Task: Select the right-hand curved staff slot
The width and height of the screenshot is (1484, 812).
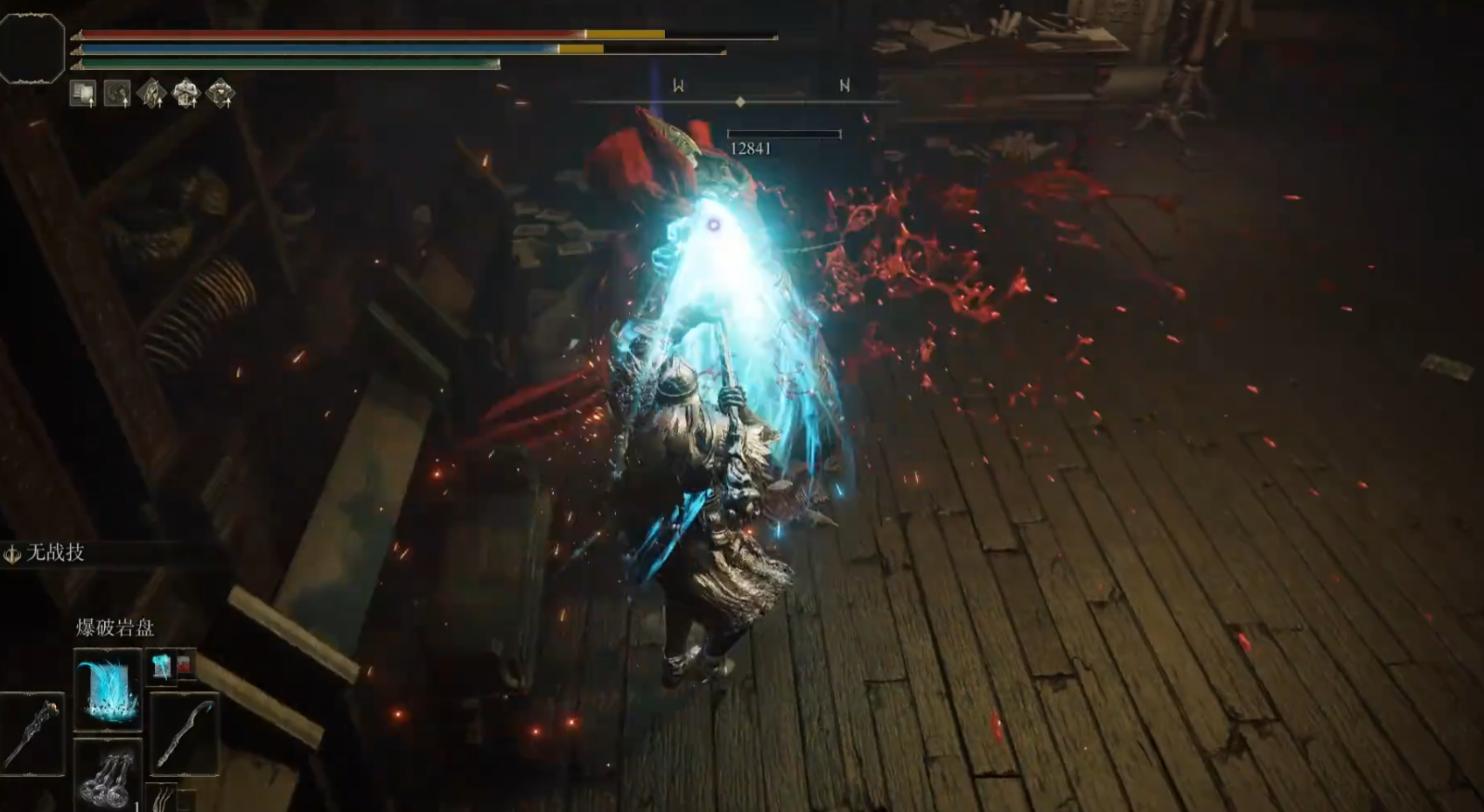Action: [x=184, y=733]
